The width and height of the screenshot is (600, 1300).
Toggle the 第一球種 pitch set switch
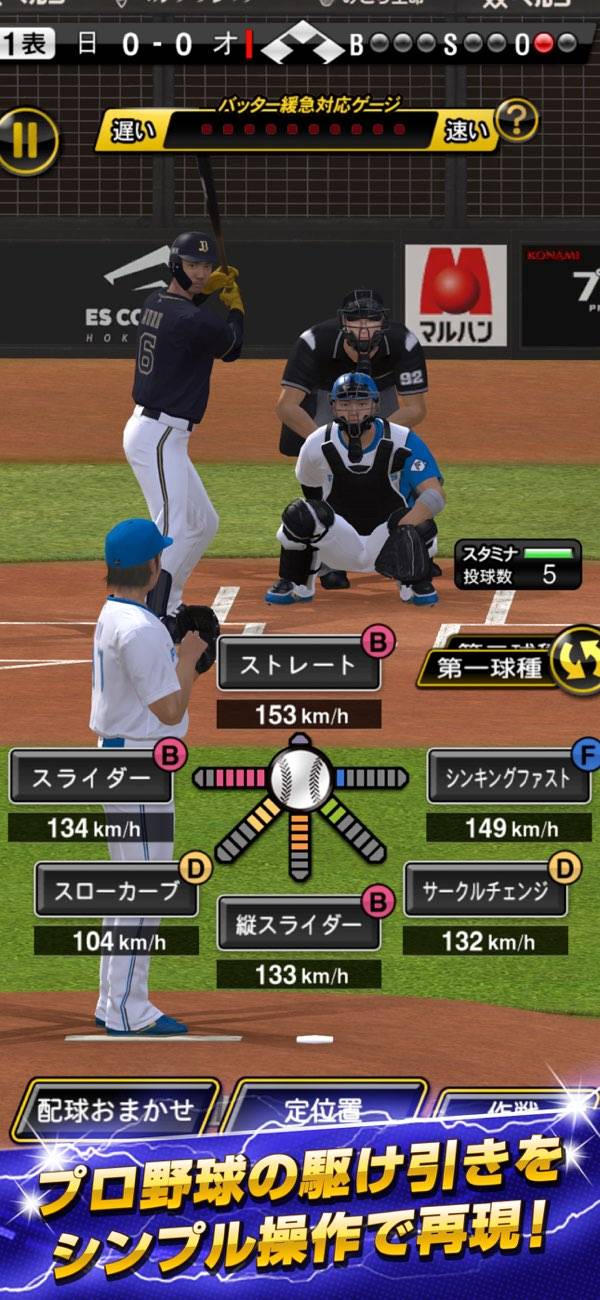577,662
